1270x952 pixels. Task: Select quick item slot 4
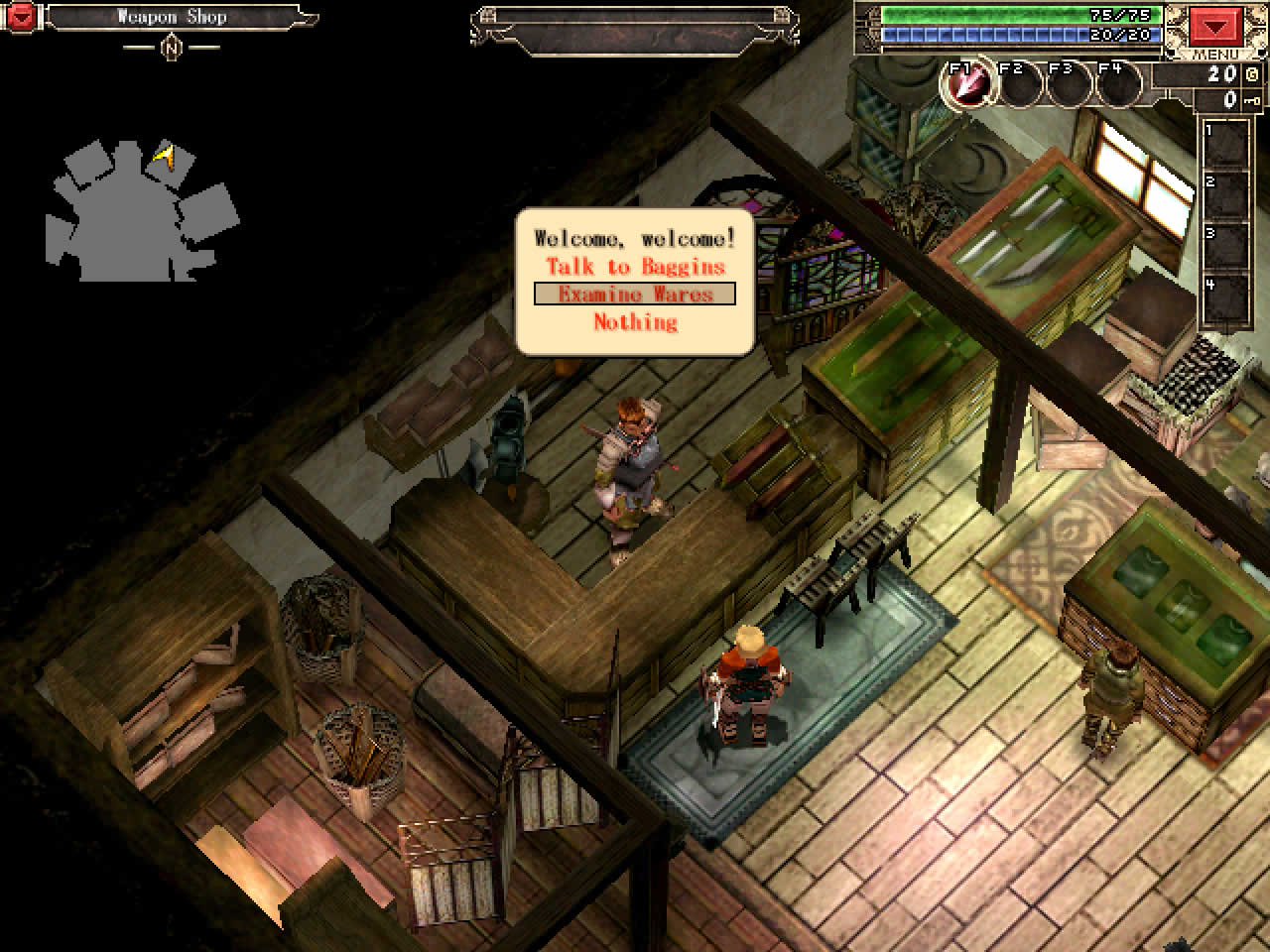1227,299
